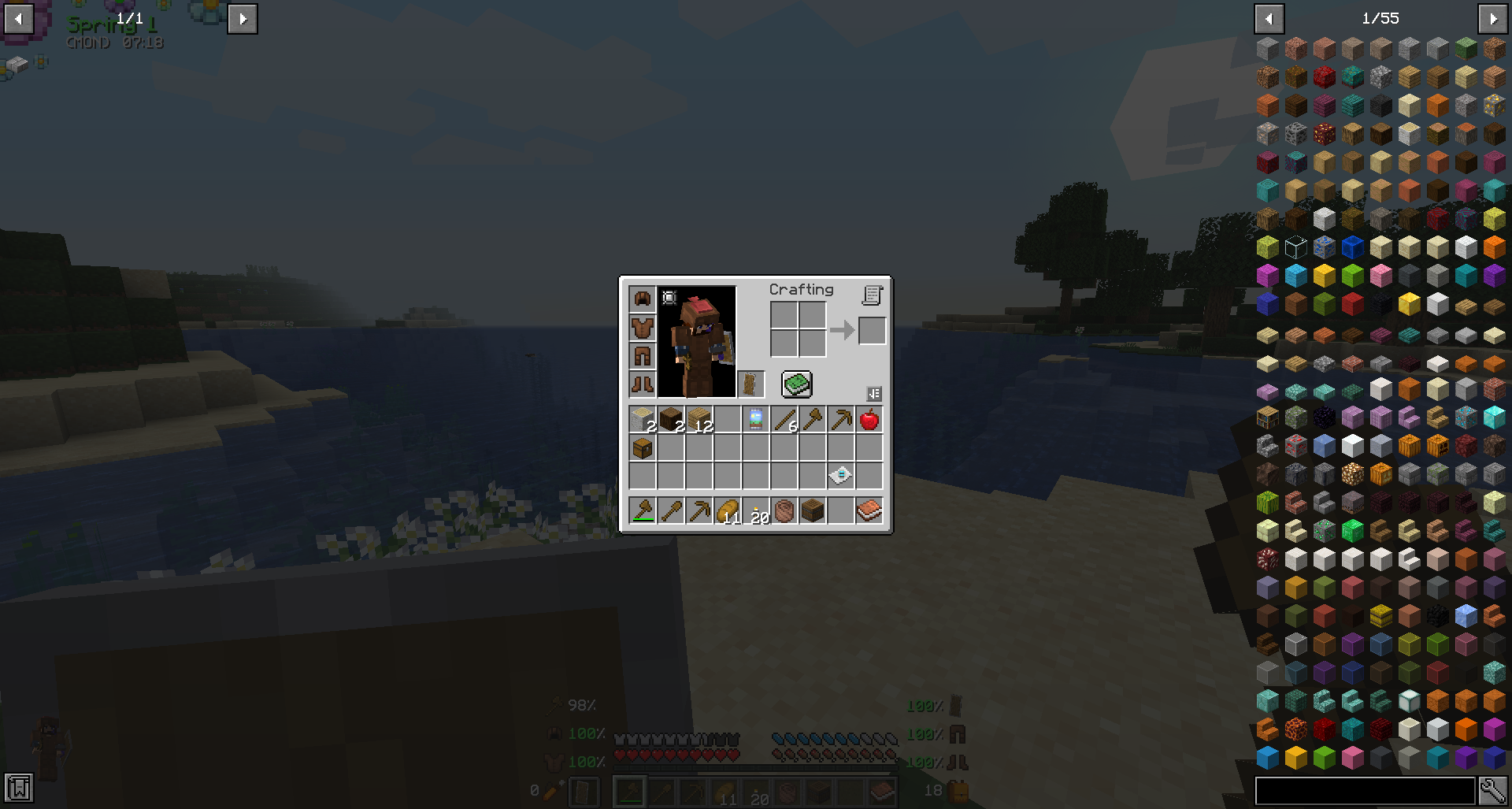Go to the previous JEI item list page

pos(1269,18)
